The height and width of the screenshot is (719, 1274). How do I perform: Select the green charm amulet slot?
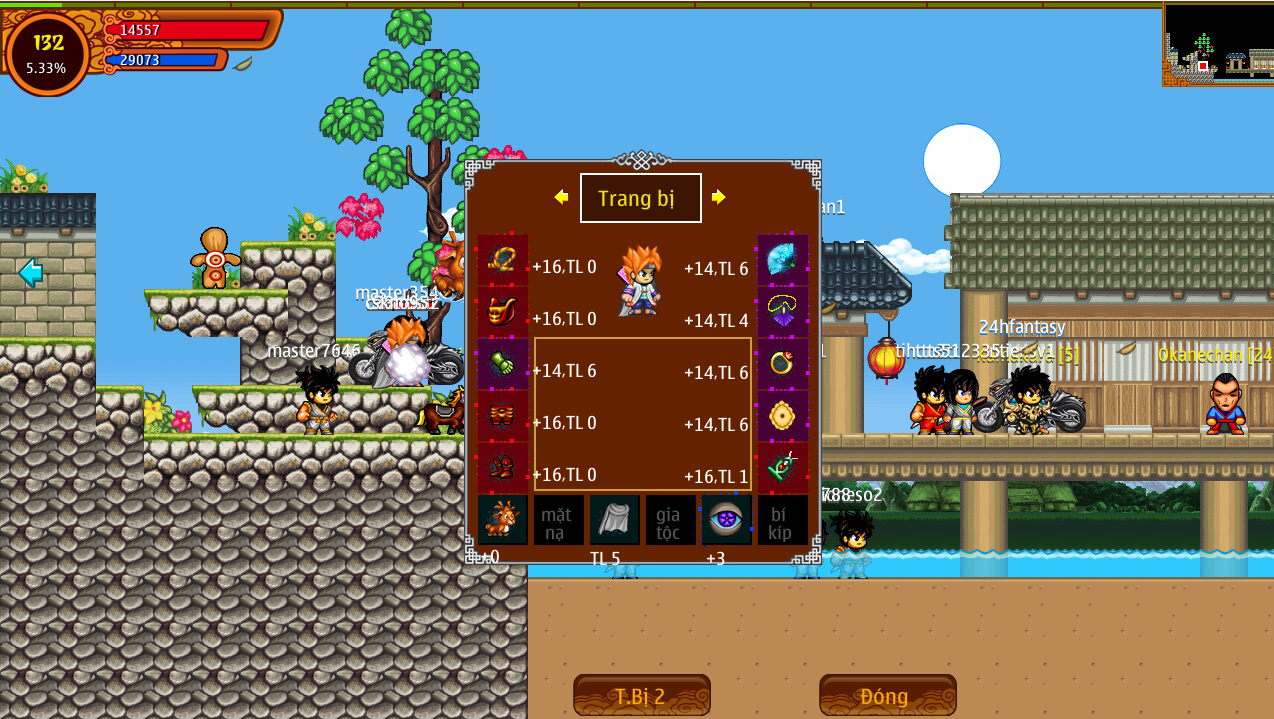click(782, 468)
